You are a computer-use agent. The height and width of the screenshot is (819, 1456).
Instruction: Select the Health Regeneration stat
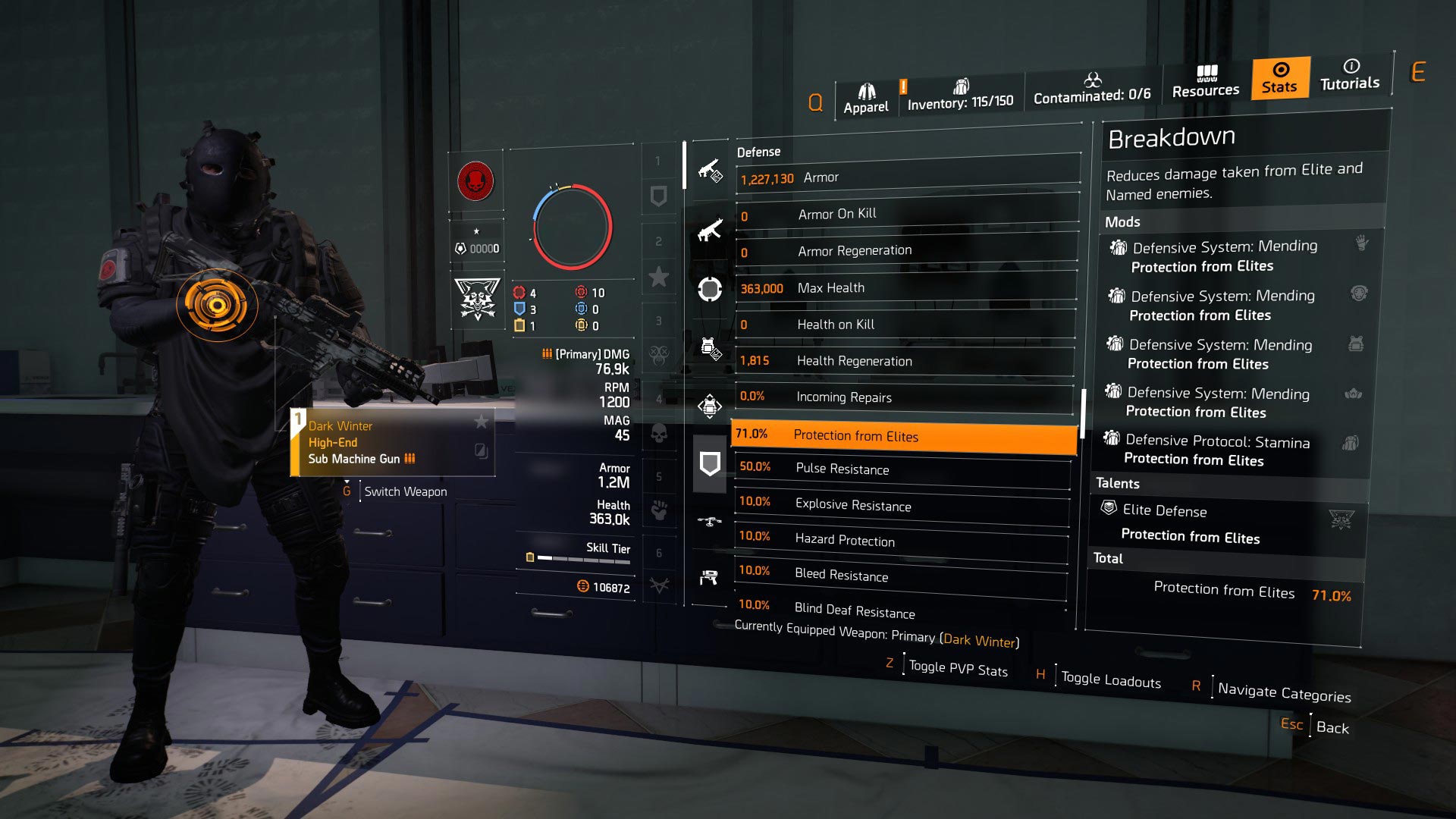904,361
